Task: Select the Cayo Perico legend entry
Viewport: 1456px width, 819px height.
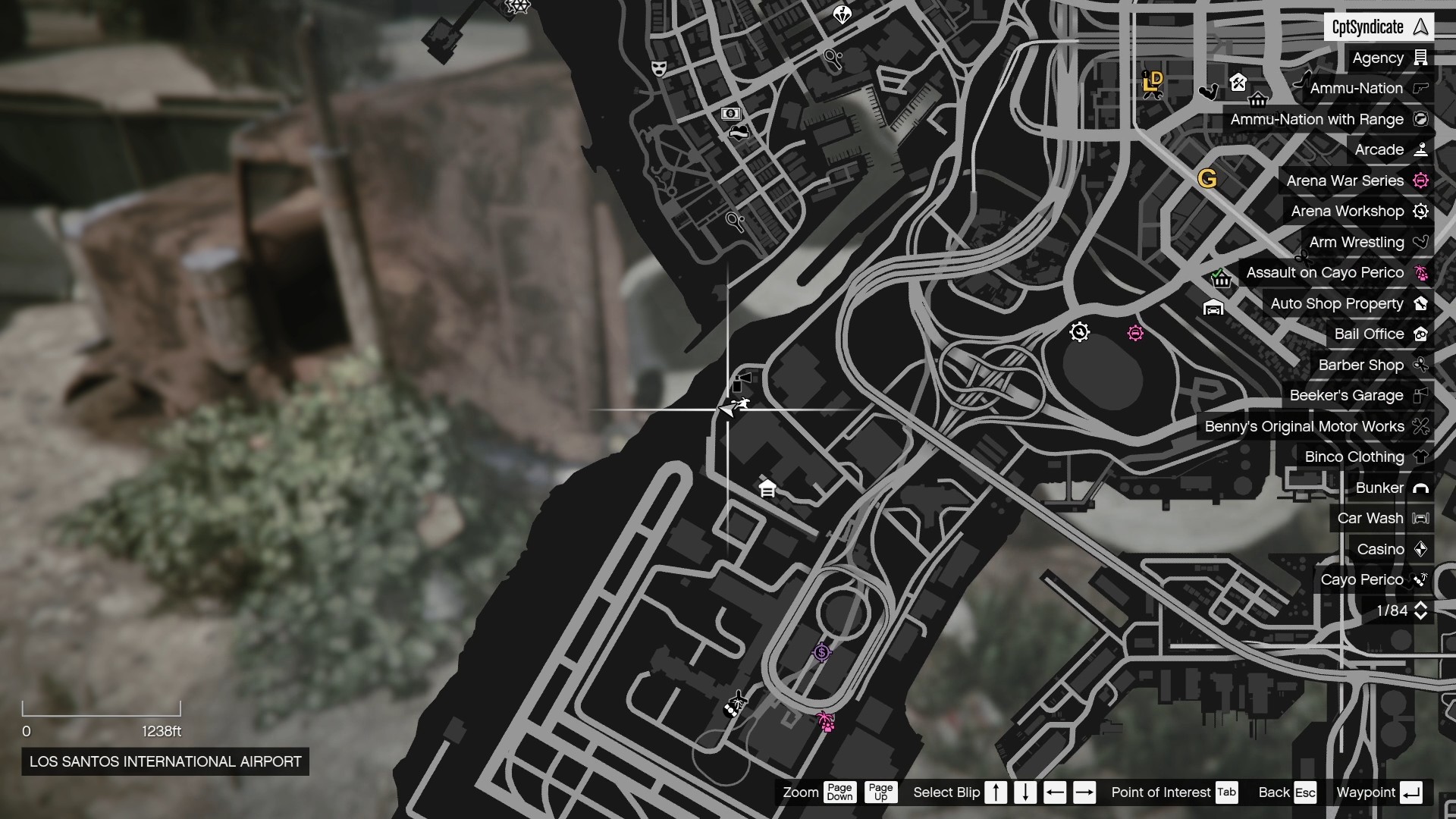Action: [x=1363, y=580]
